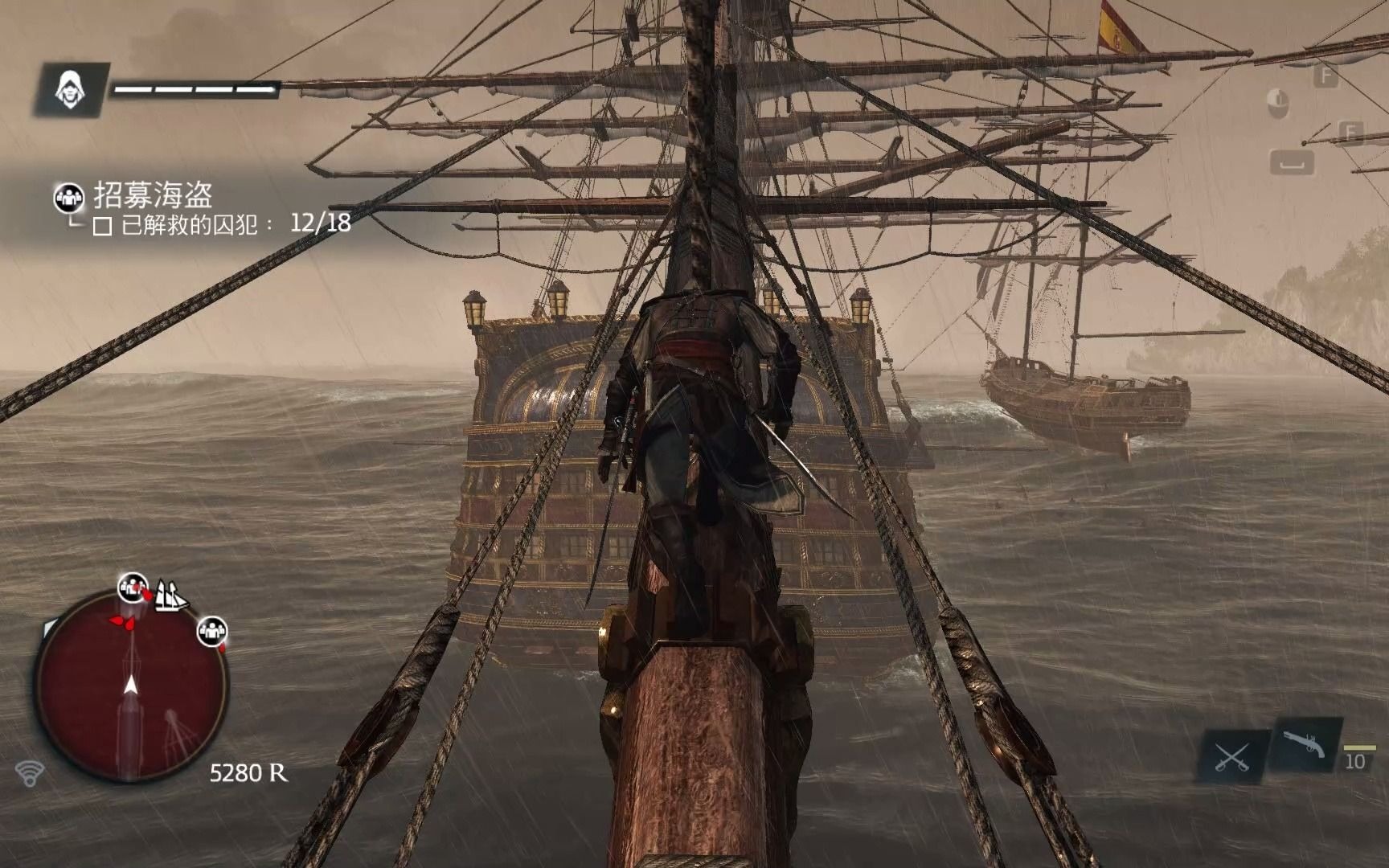Click the crew icon beside 招募海盗

[69, 197]
